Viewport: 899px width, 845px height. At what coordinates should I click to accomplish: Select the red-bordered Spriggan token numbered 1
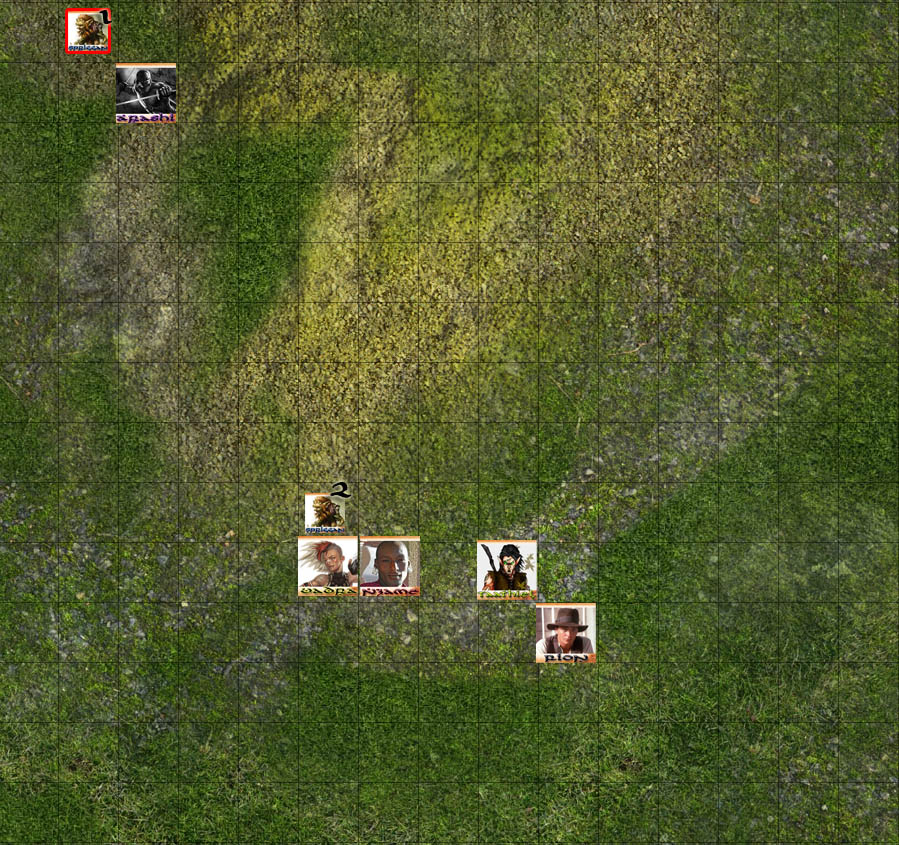pos(88,31)
